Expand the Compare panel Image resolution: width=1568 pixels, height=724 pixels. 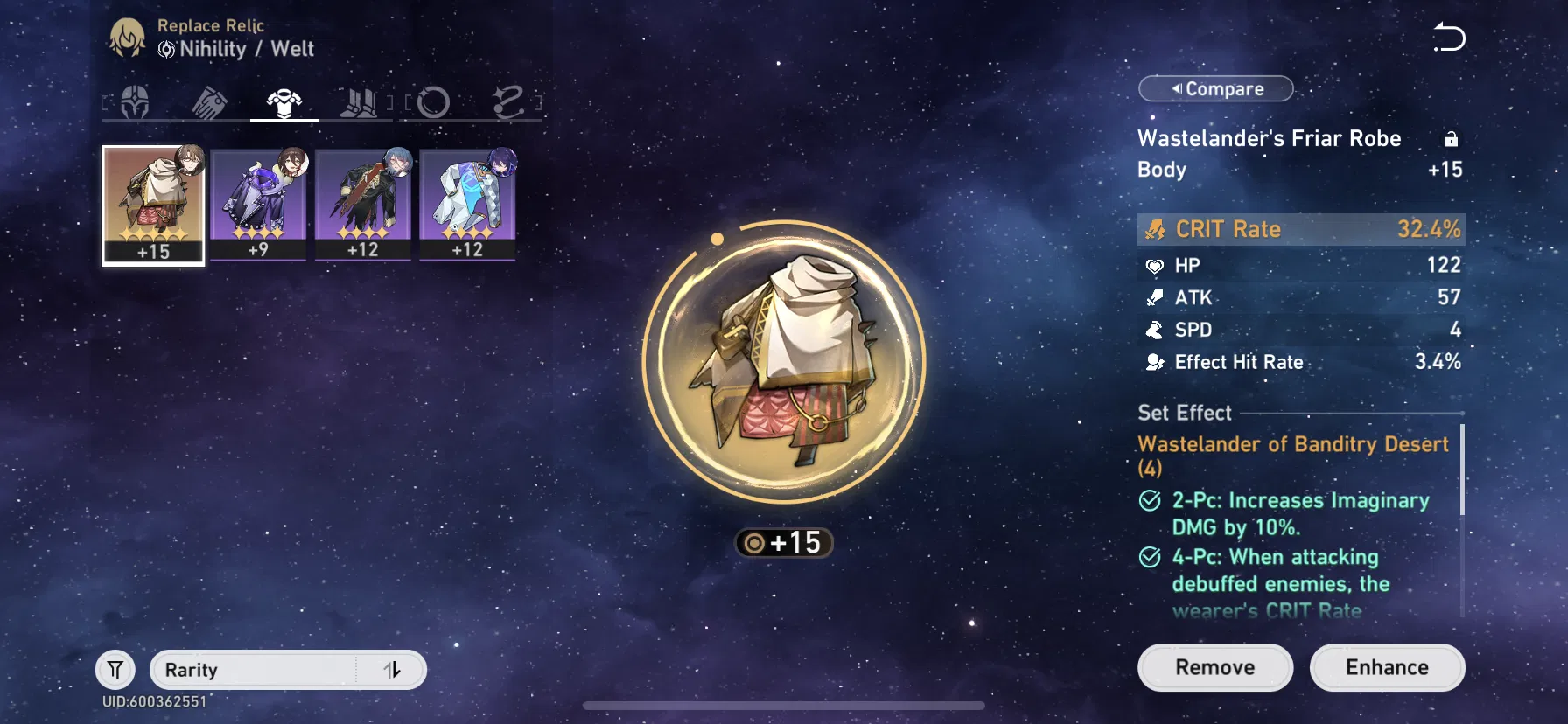click(x=1215, y=88)
